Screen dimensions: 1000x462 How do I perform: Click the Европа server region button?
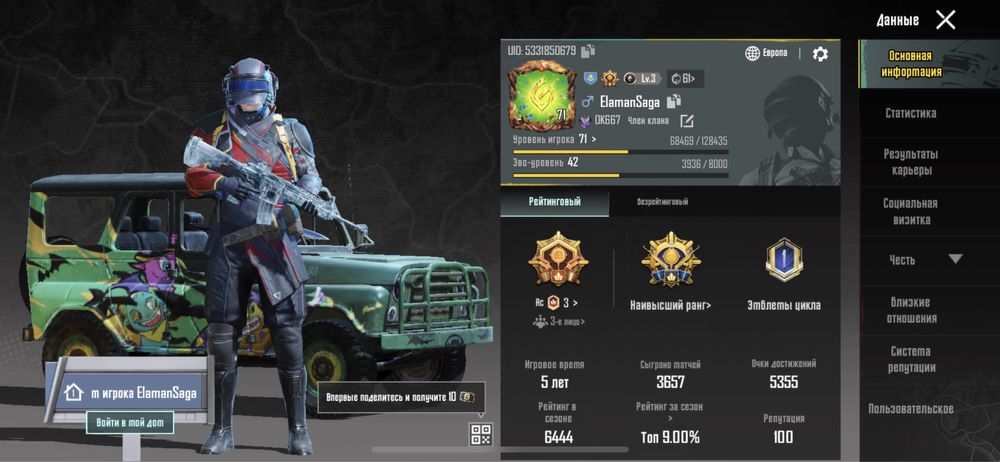pos(767,53)
